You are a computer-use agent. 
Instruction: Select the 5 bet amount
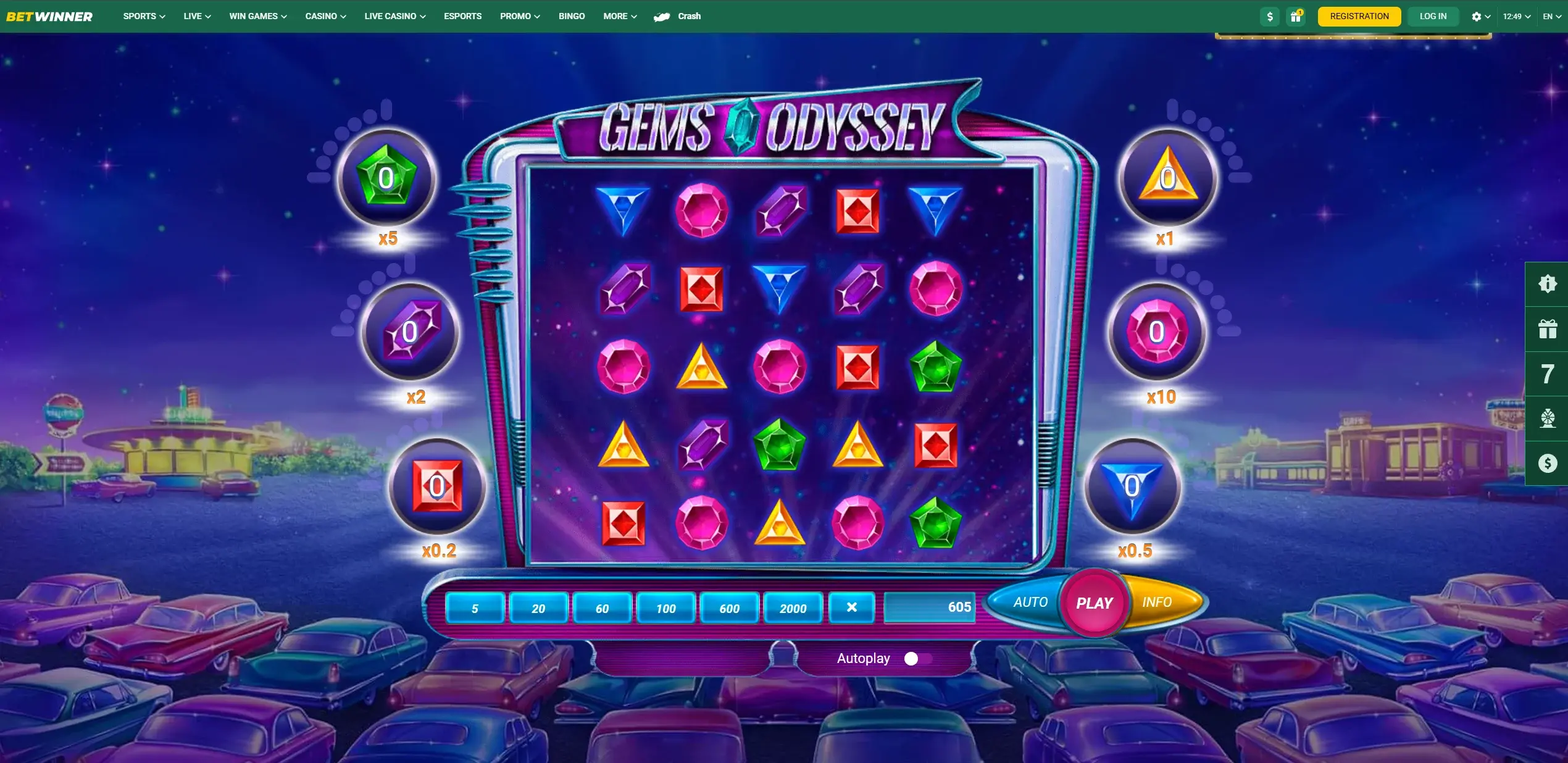(475, 608)
